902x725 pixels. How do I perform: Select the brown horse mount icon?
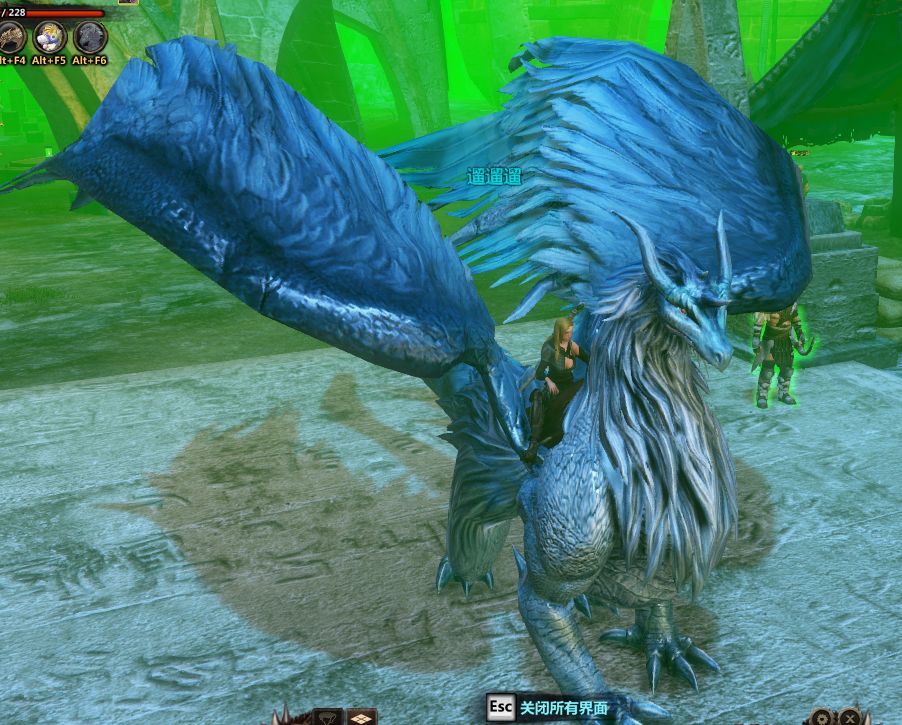click(x=12, y=37)
